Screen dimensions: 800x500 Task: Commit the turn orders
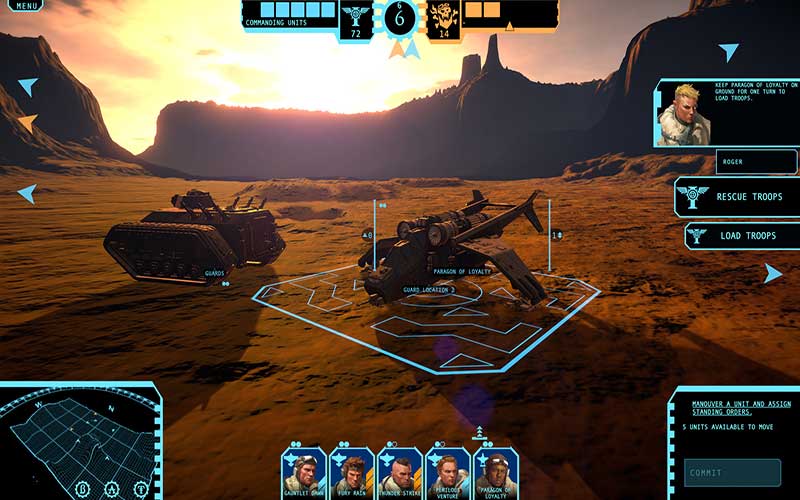pos(733,472)
